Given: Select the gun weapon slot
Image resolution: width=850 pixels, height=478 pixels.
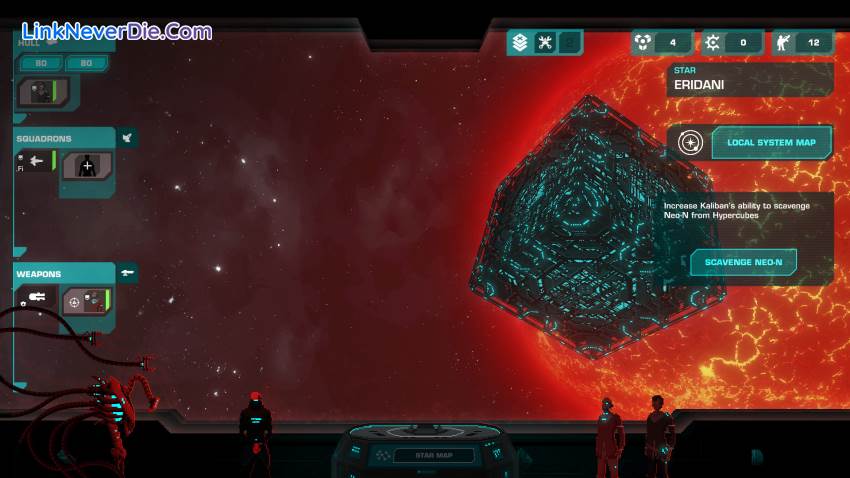Looking at the screenshot, I should point(38,296).
